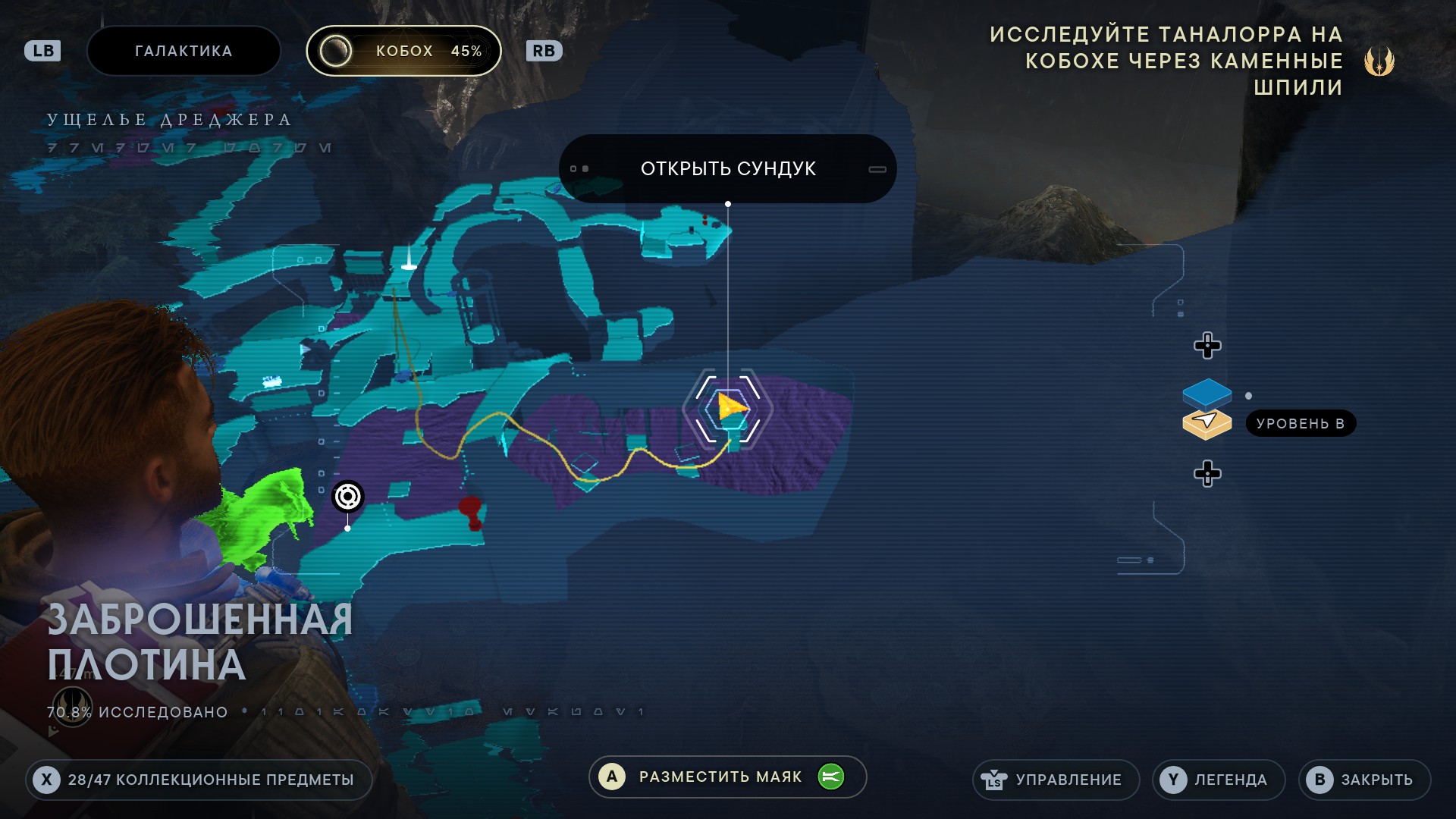This screenshot has height=819, width=1456.
Task: Choose the blue upper map level layer
Action: click(1207, 392)
